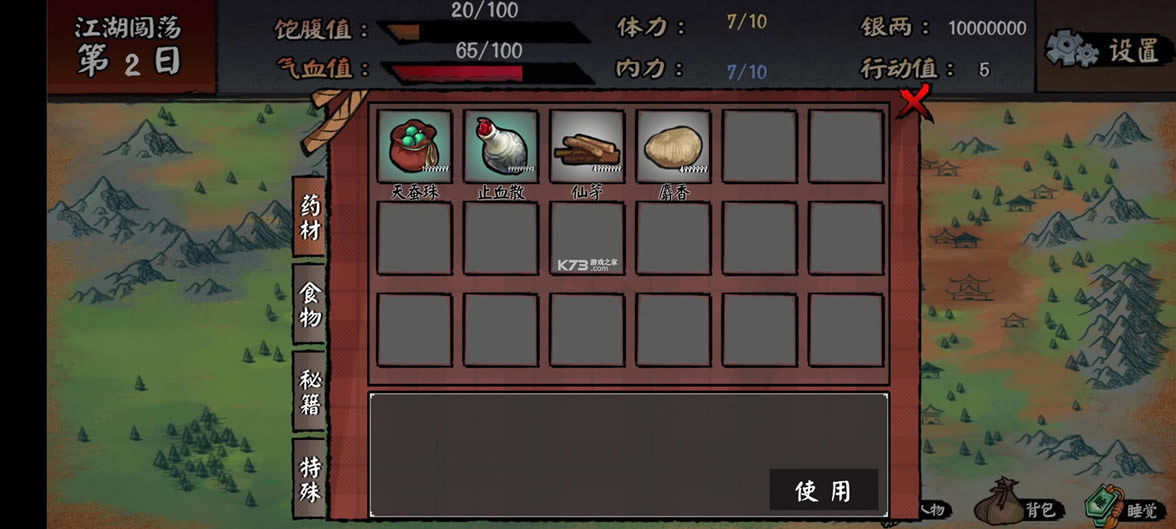Click the 使用 use button
The height and width of the screenshot is (529, 1176).
tap(823, 490)
